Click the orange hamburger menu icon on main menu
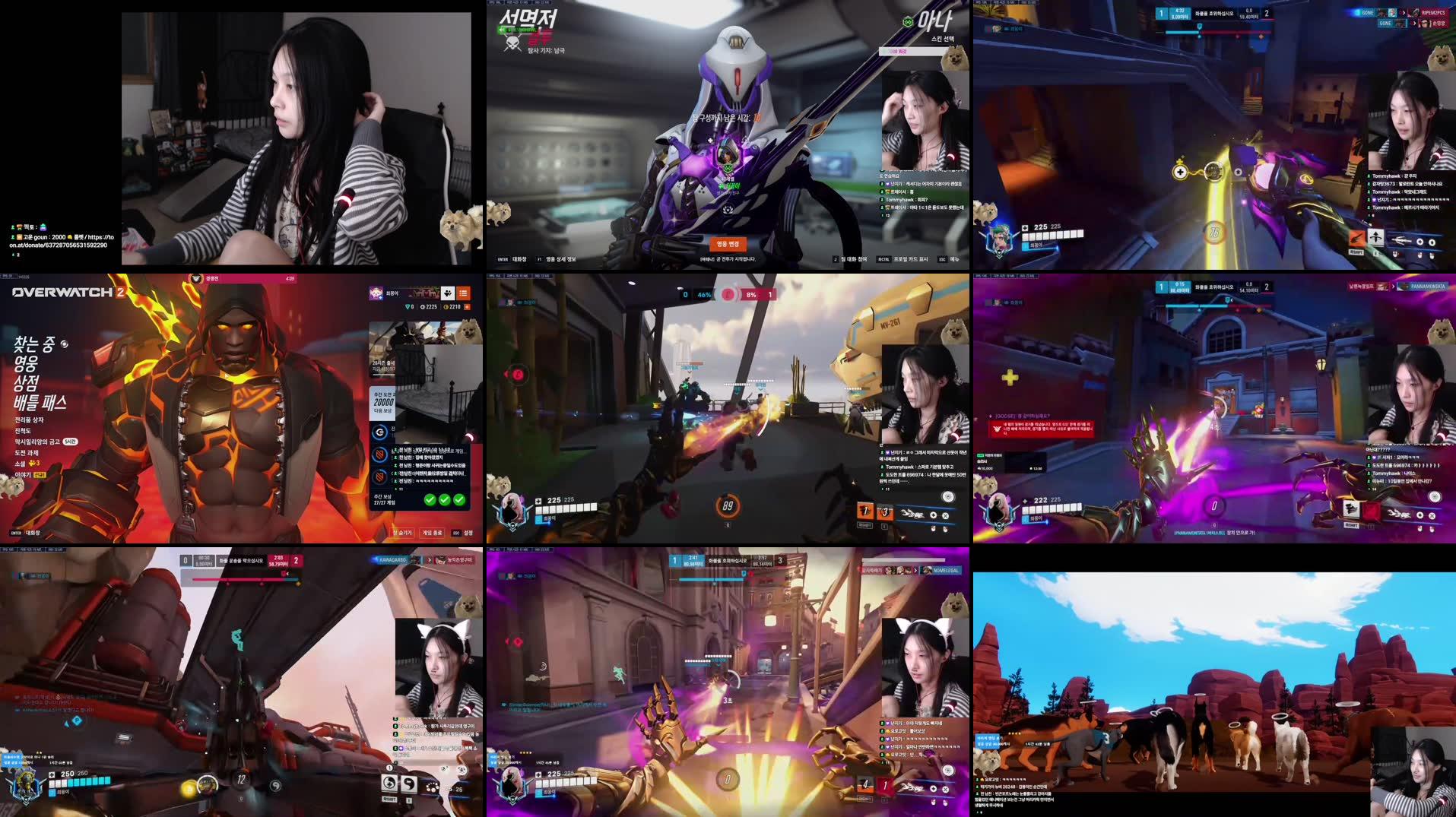This screenshot has width=1456, height=817. (x=464, y=293)
